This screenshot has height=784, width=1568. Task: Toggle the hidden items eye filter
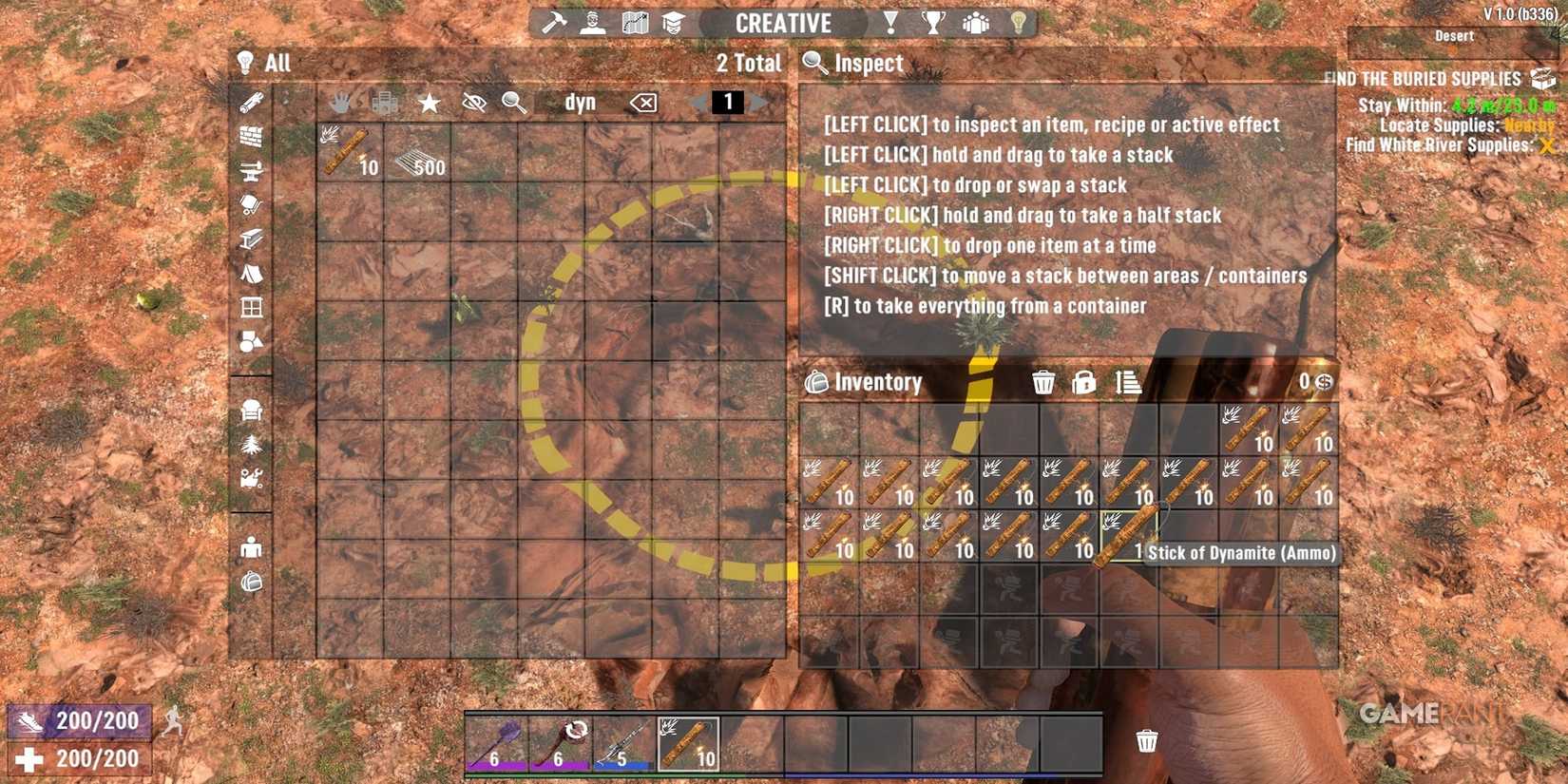pos(474,103)
